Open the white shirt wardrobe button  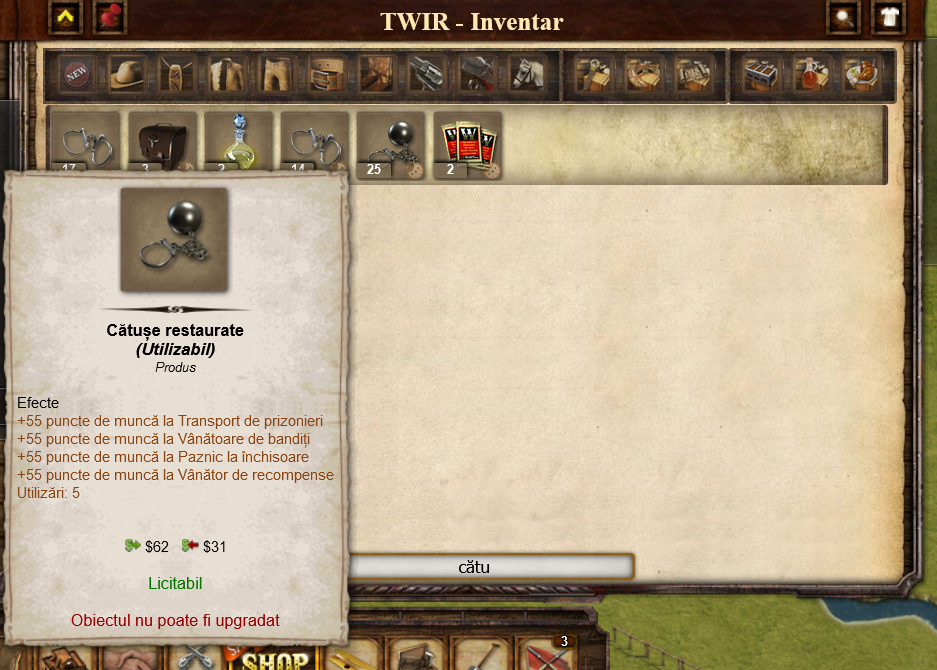888,17
